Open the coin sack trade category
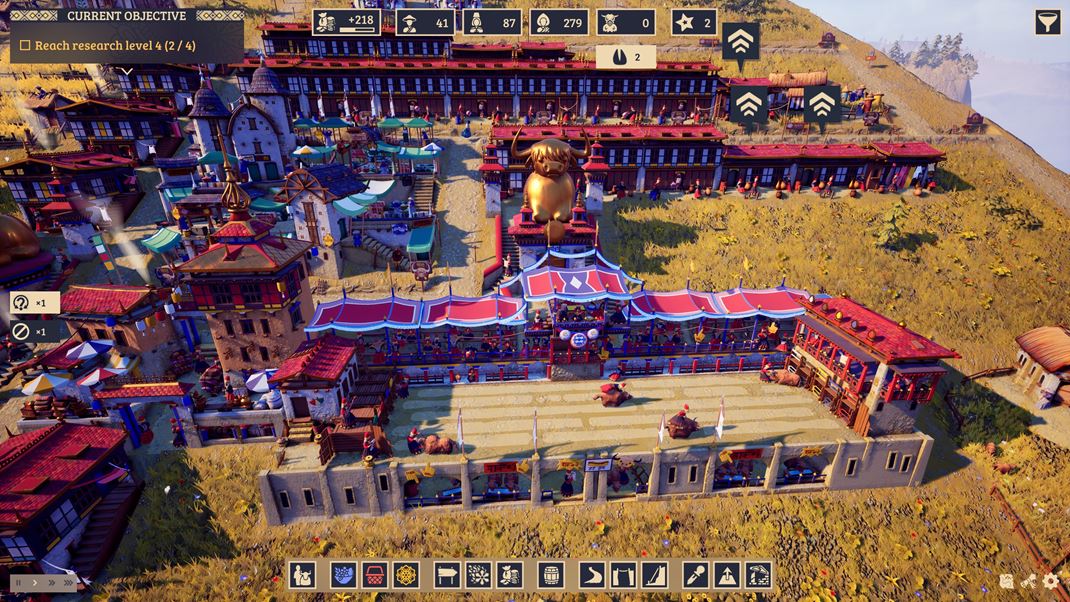The width and height of the screenshot is (1070, 602). (x=509, y=575)
